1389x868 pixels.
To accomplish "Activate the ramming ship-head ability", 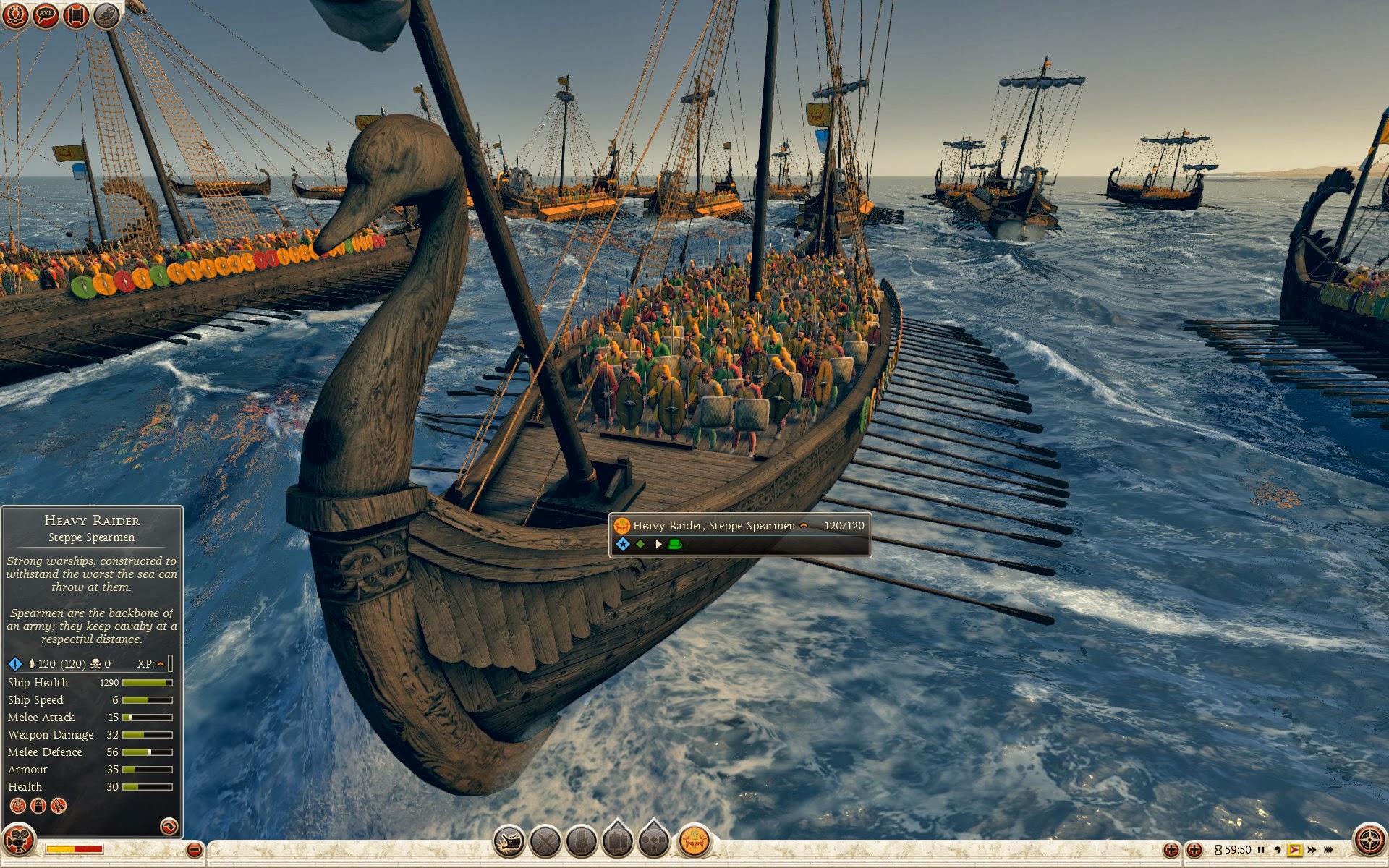I will tap(509, 842).
